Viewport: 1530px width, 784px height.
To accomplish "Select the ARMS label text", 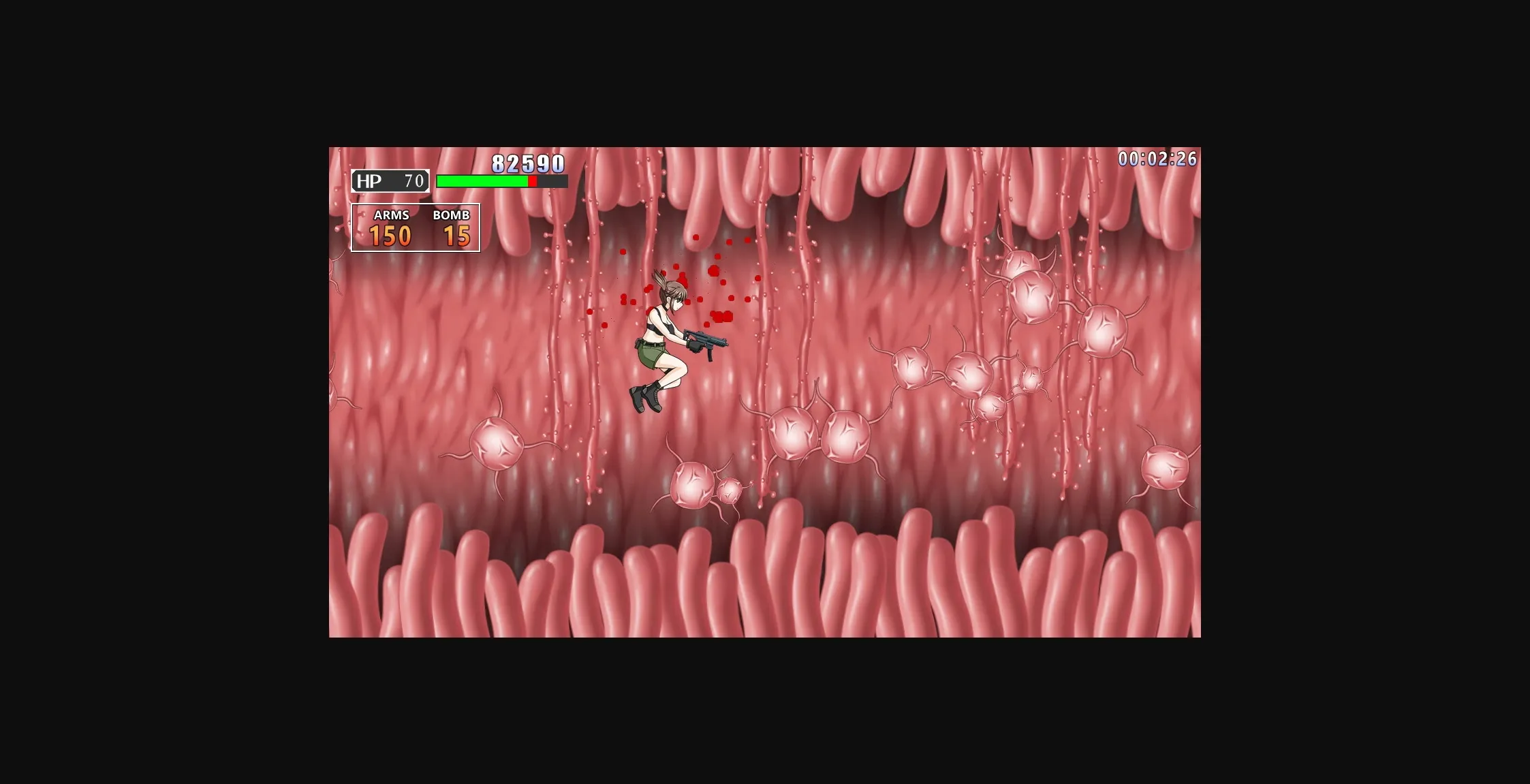I will point(392,215).
